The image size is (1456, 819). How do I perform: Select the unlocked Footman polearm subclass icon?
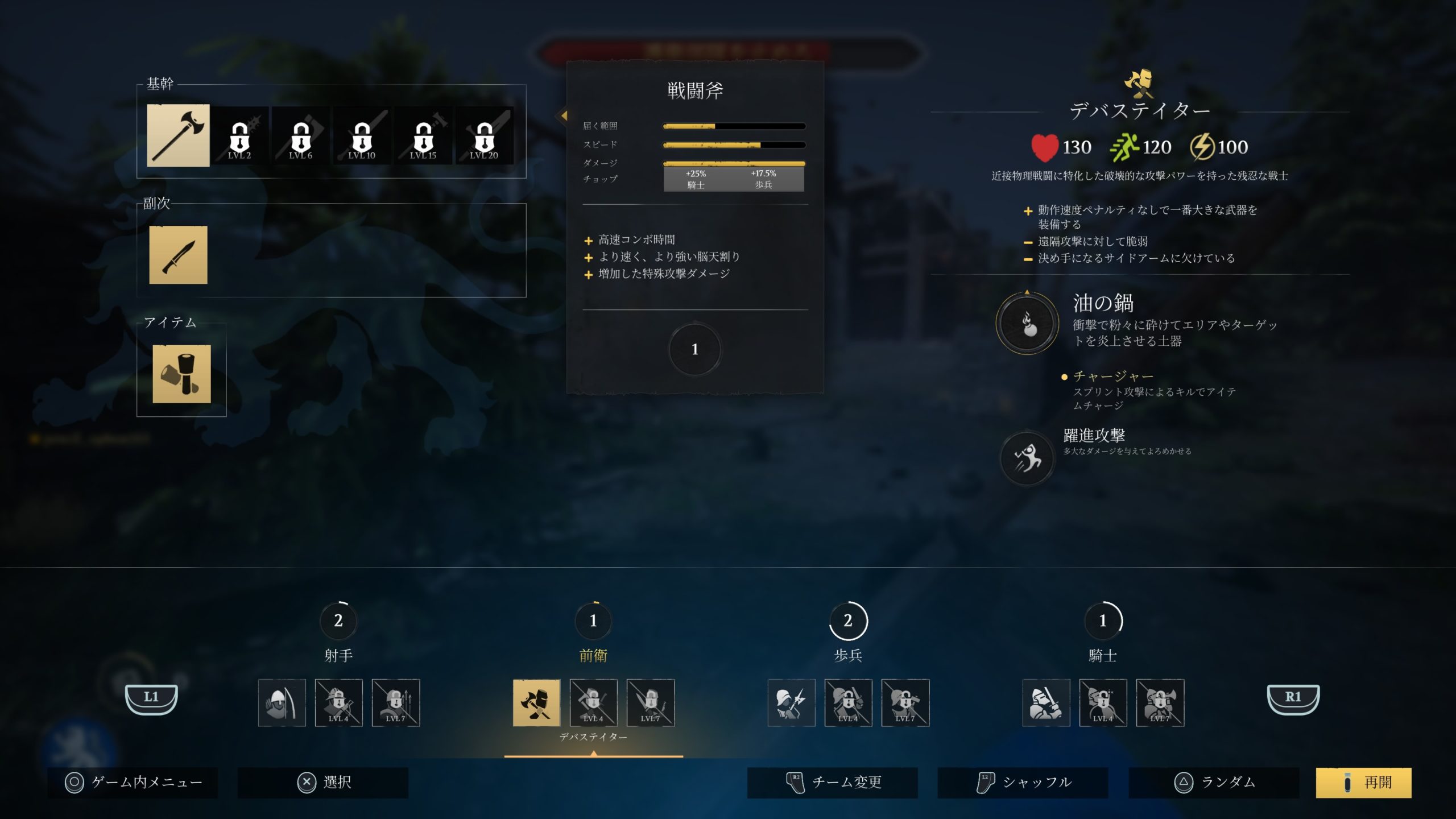point(791,703)
